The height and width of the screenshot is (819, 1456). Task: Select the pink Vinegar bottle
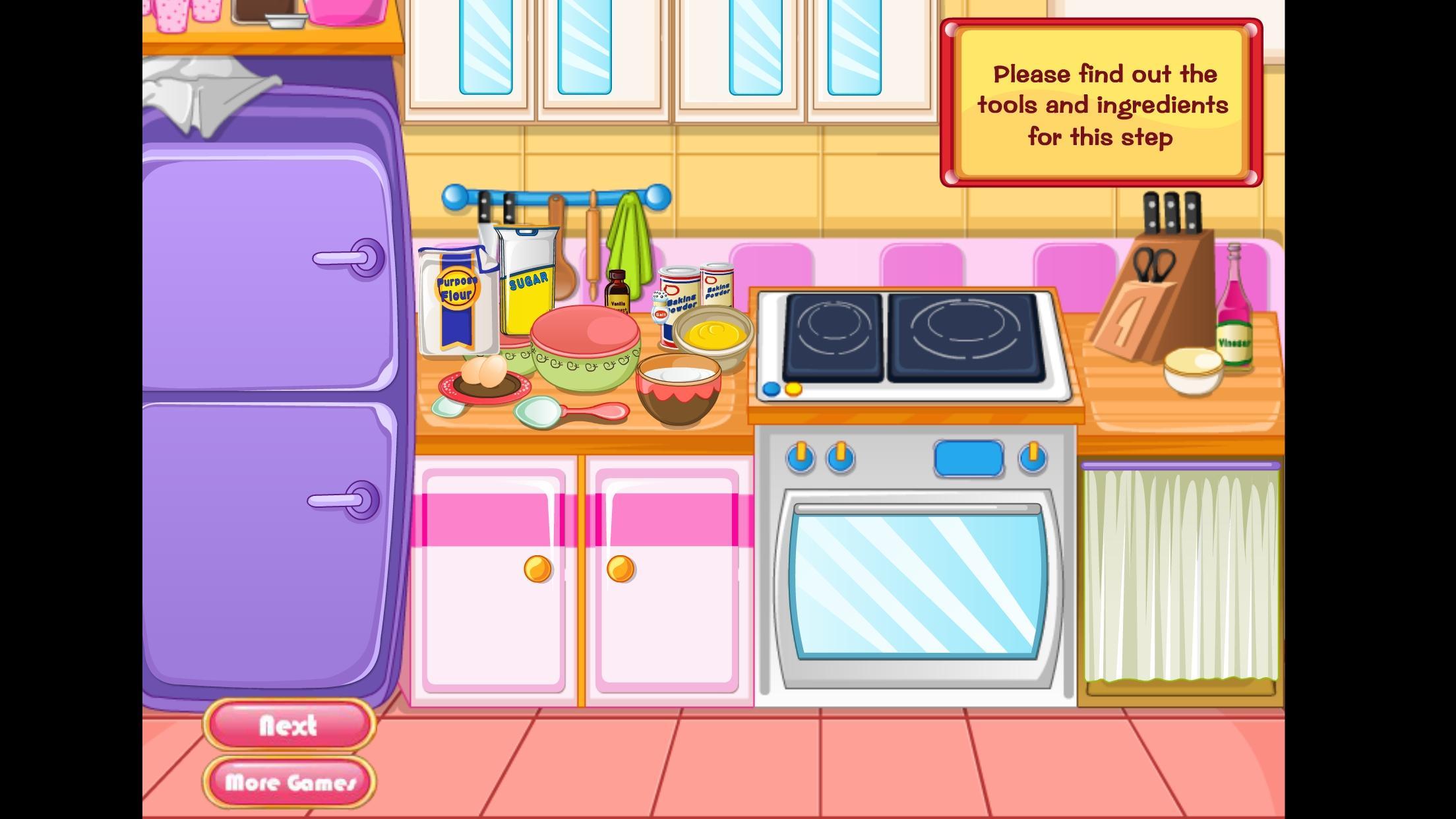point(1233,310)
